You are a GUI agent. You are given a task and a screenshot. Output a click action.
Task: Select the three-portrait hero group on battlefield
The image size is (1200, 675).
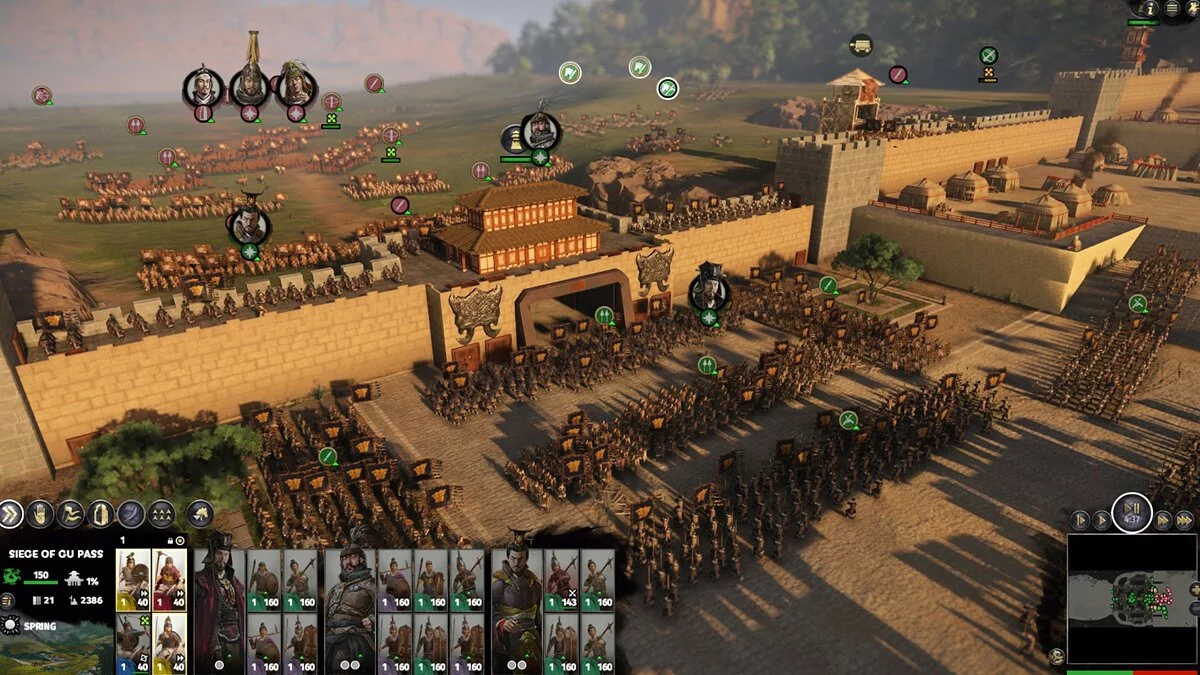tap(249, 87)
